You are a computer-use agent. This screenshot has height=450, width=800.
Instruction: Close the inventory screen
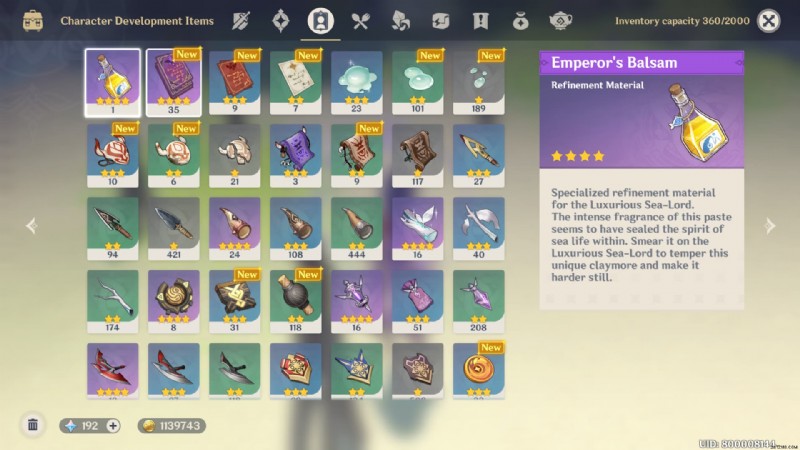pos(768,20)
